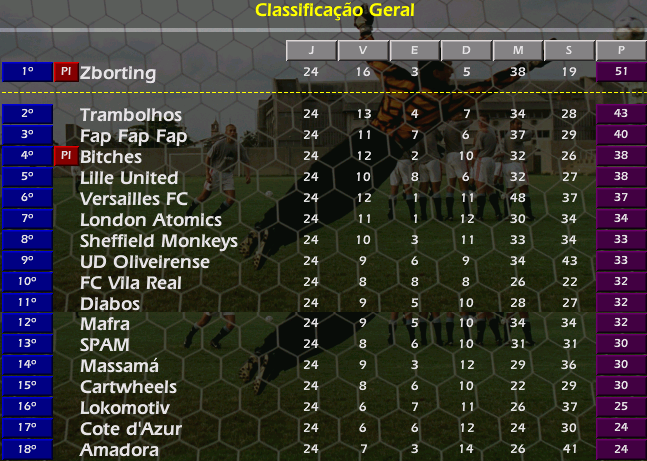The width and height of the screenshot is (647, 461).
Task: Open Versailles FC from the standings
Action: pyautogui.click(x=134, y=199)
